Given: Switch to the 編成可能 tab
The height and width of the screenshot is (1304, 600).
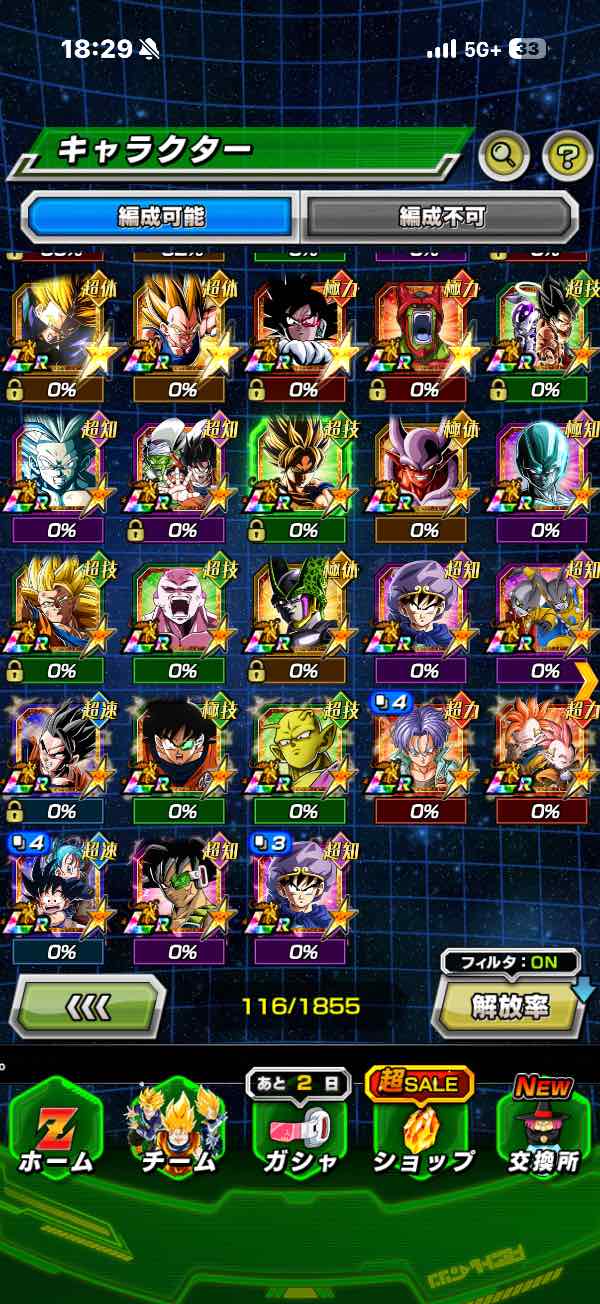Looking at the screenshot, I should click(x=162, y=216).
